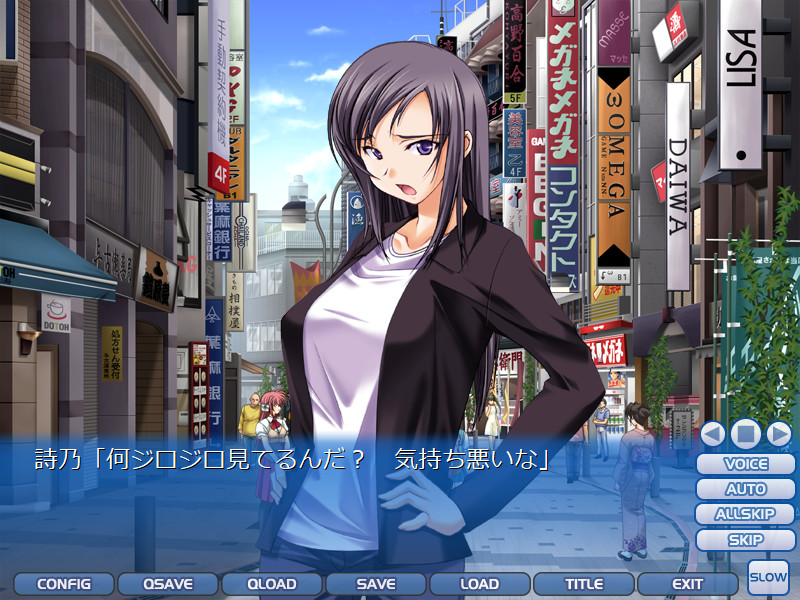The width and height of the screenshot is (800, 600).
Task: Click SKIP to fast-forward text
Action: (x=746, y=540)
